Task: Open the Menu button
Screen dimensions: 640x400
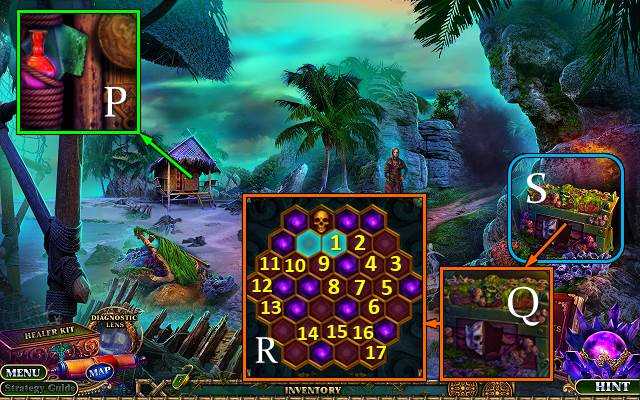Action: (x=20, y=372)
